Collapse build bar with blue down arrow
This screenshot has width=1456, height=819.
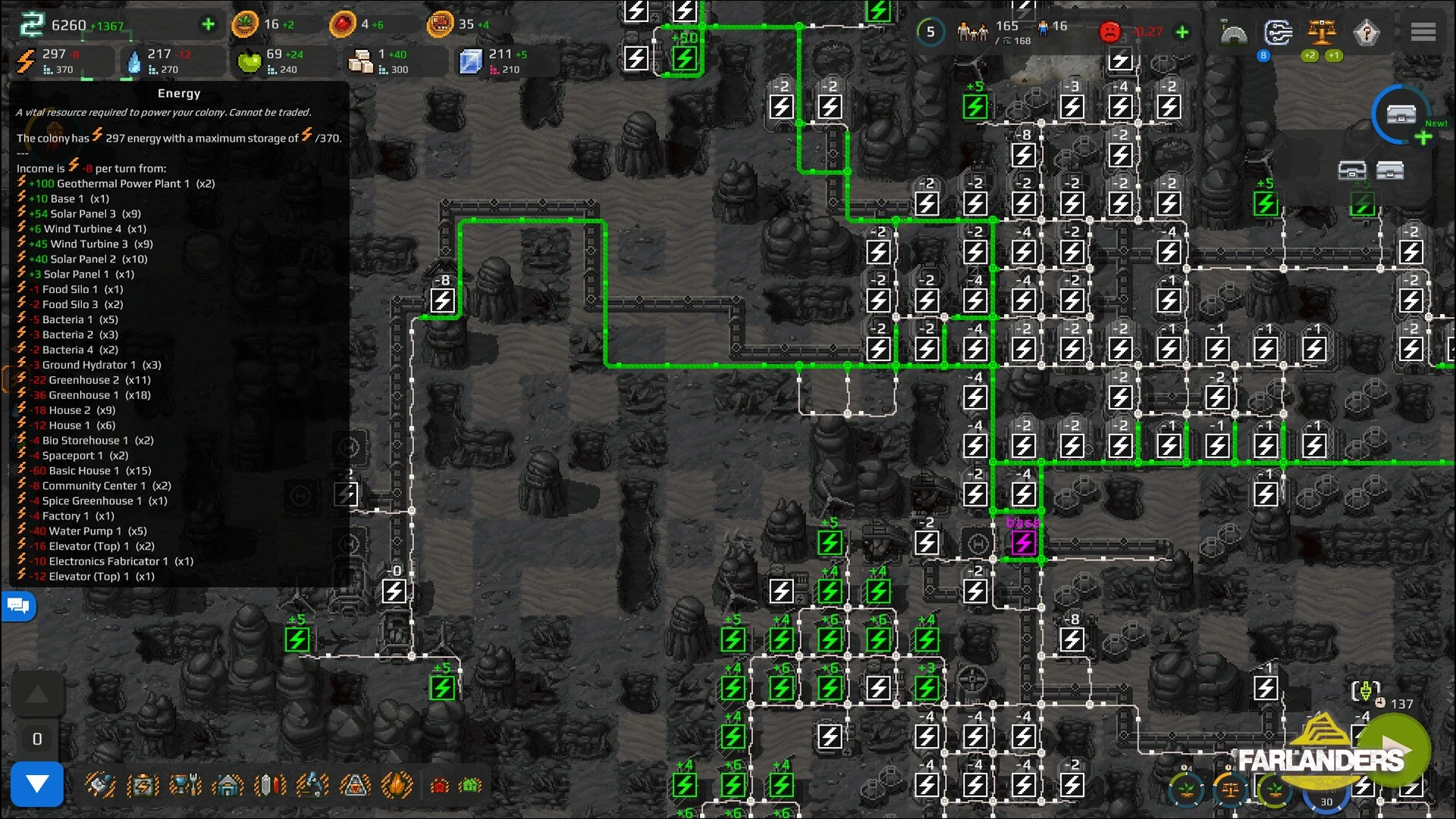click(36, 784)
